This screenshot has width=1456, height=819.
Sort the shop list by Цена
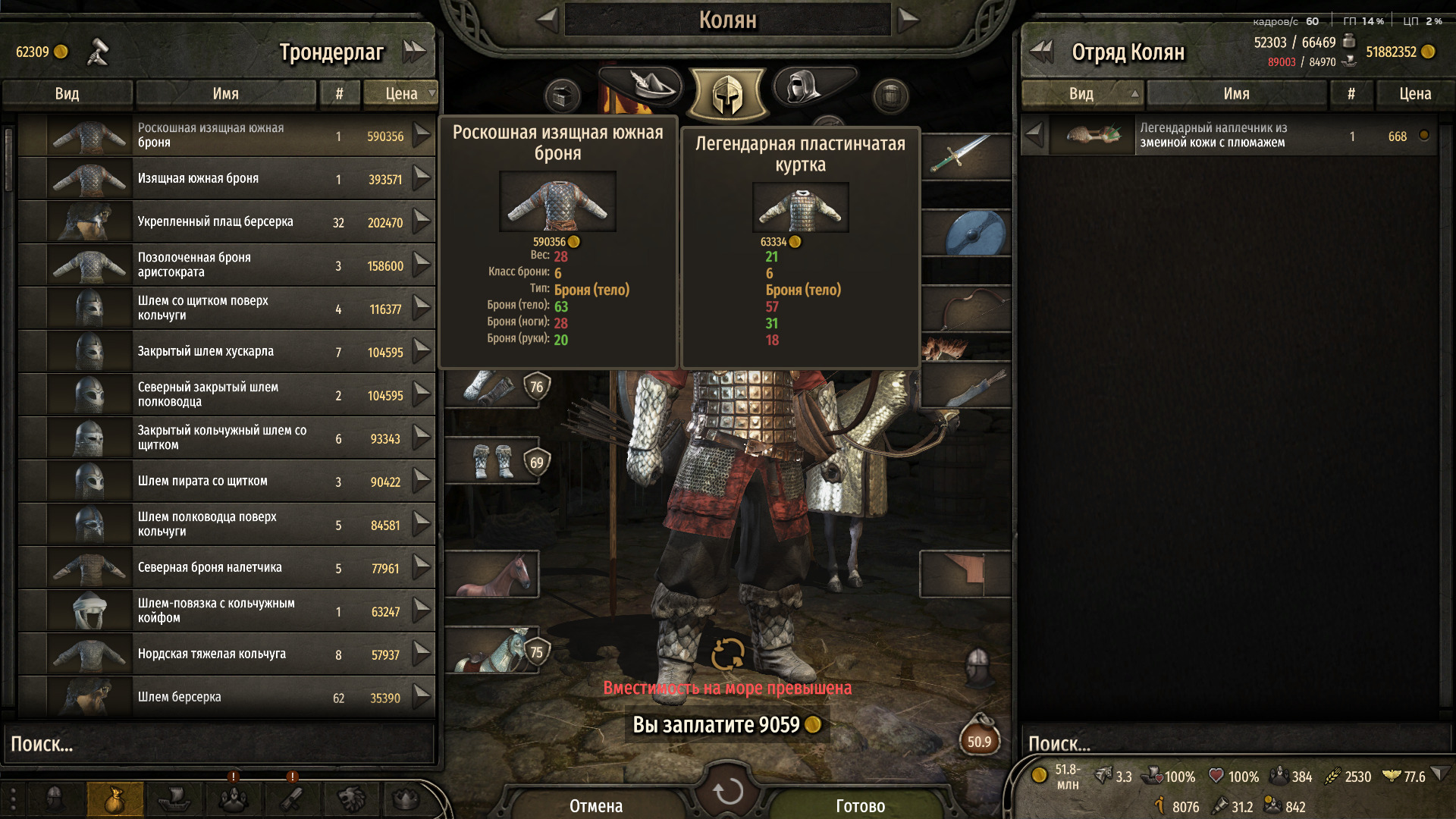click(401, 93)
